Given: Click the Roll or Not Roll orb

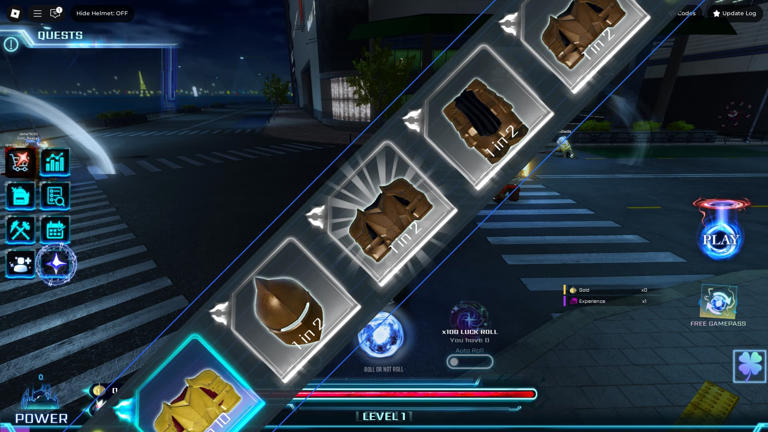Looking at the screenshot, I should (382, 336).
